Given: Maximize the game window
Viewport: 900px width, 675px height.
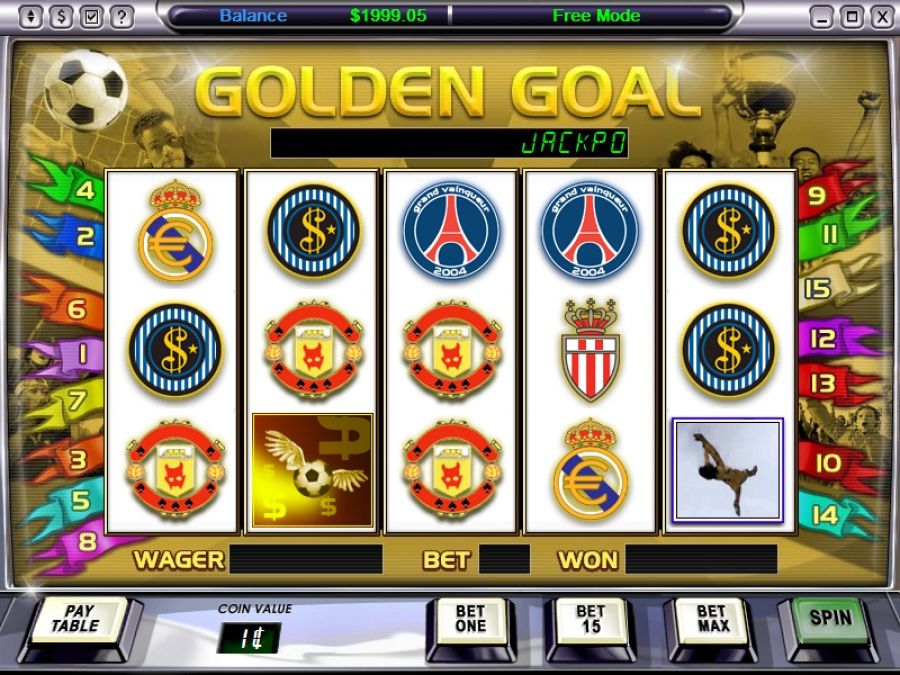Looking at the screenshot, I should tap(851, 17).
